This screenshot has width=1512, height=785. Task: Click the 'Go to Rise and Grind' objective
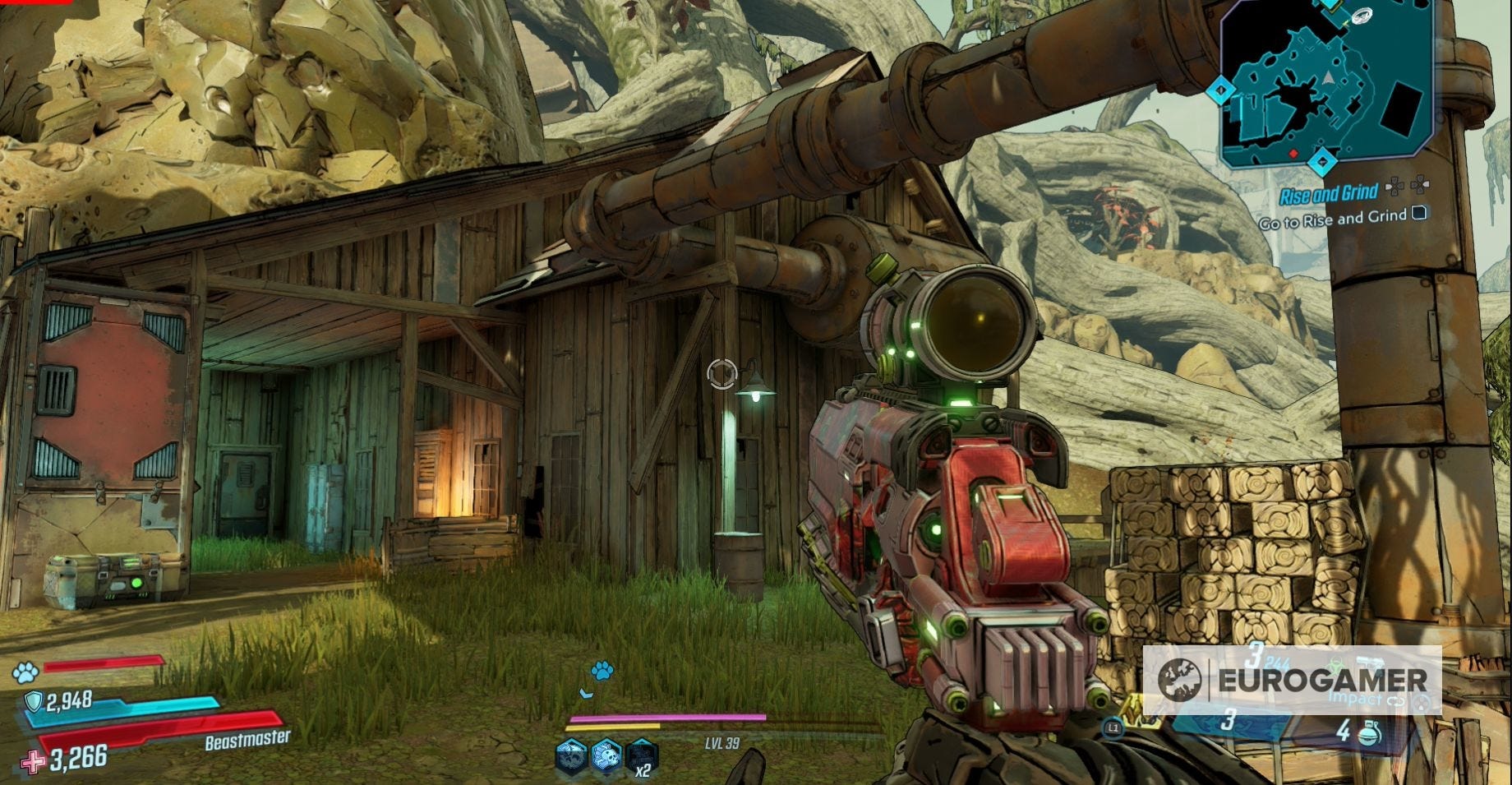click(x=1331, y=220)
